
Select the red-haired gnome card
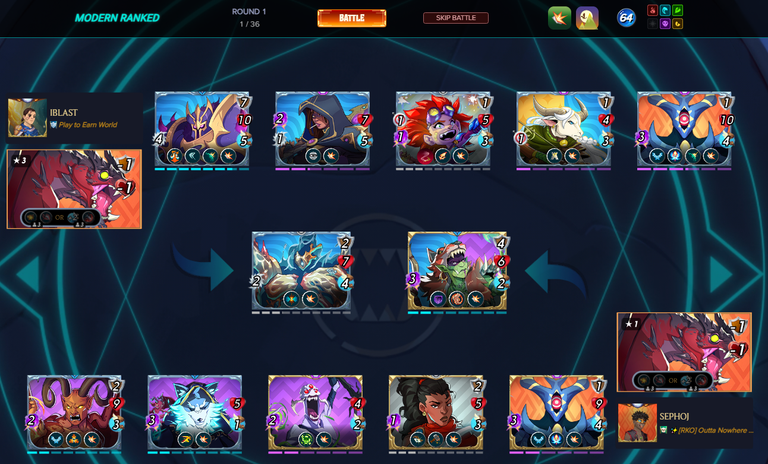tap(443, 129)
